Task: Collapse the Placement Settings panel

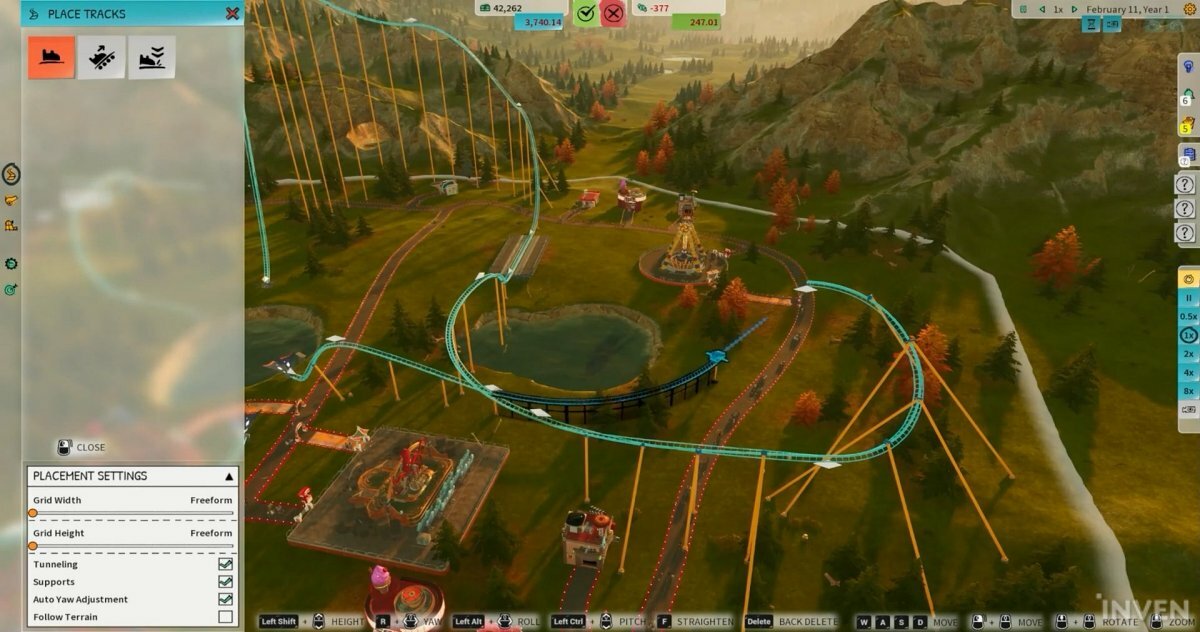Action: [x=228, y=476]
